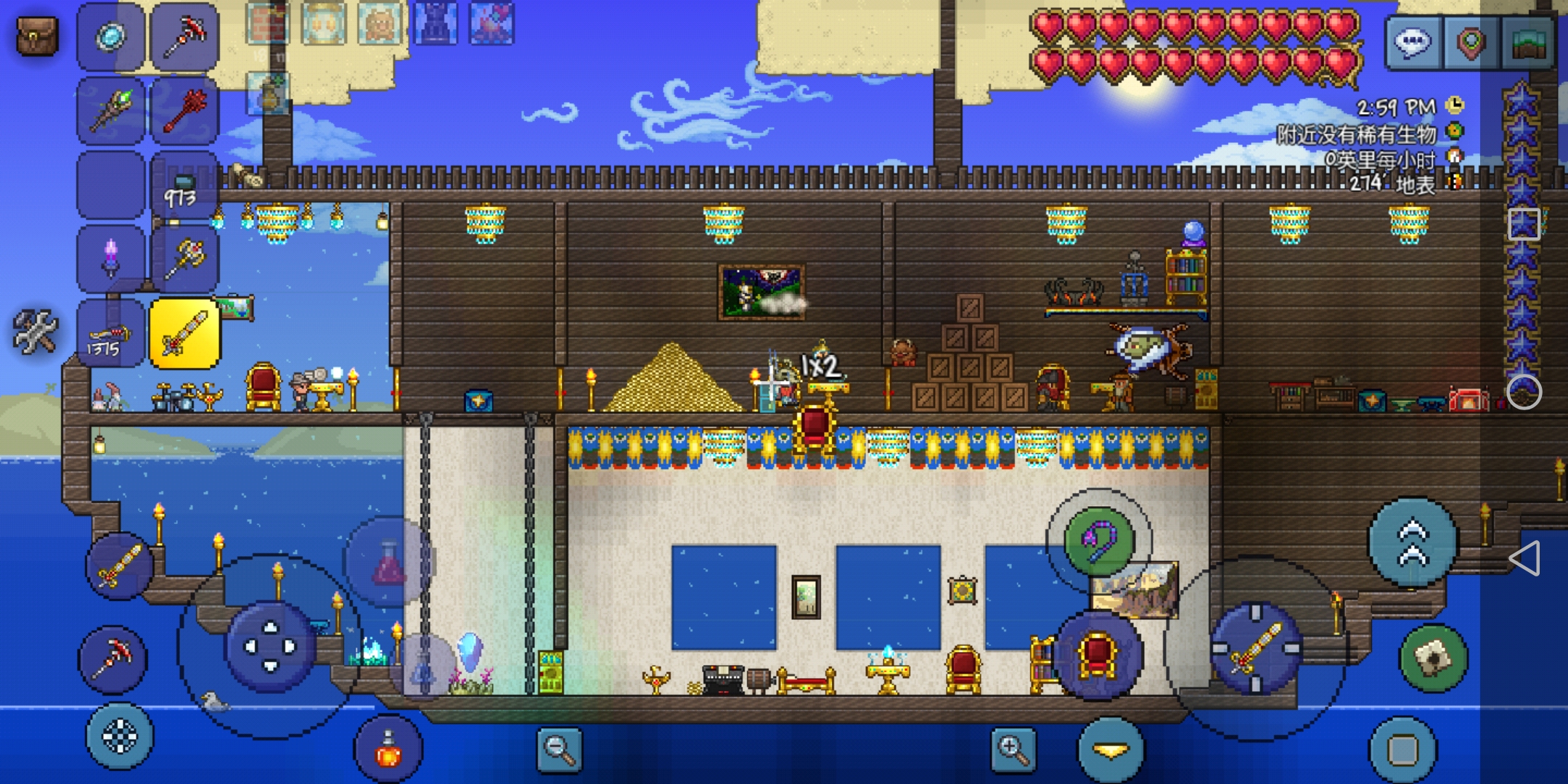The height and width of the screenshot is (784, 1568).
Task: Open the leather inventory bag
Action: coord(36,36)
